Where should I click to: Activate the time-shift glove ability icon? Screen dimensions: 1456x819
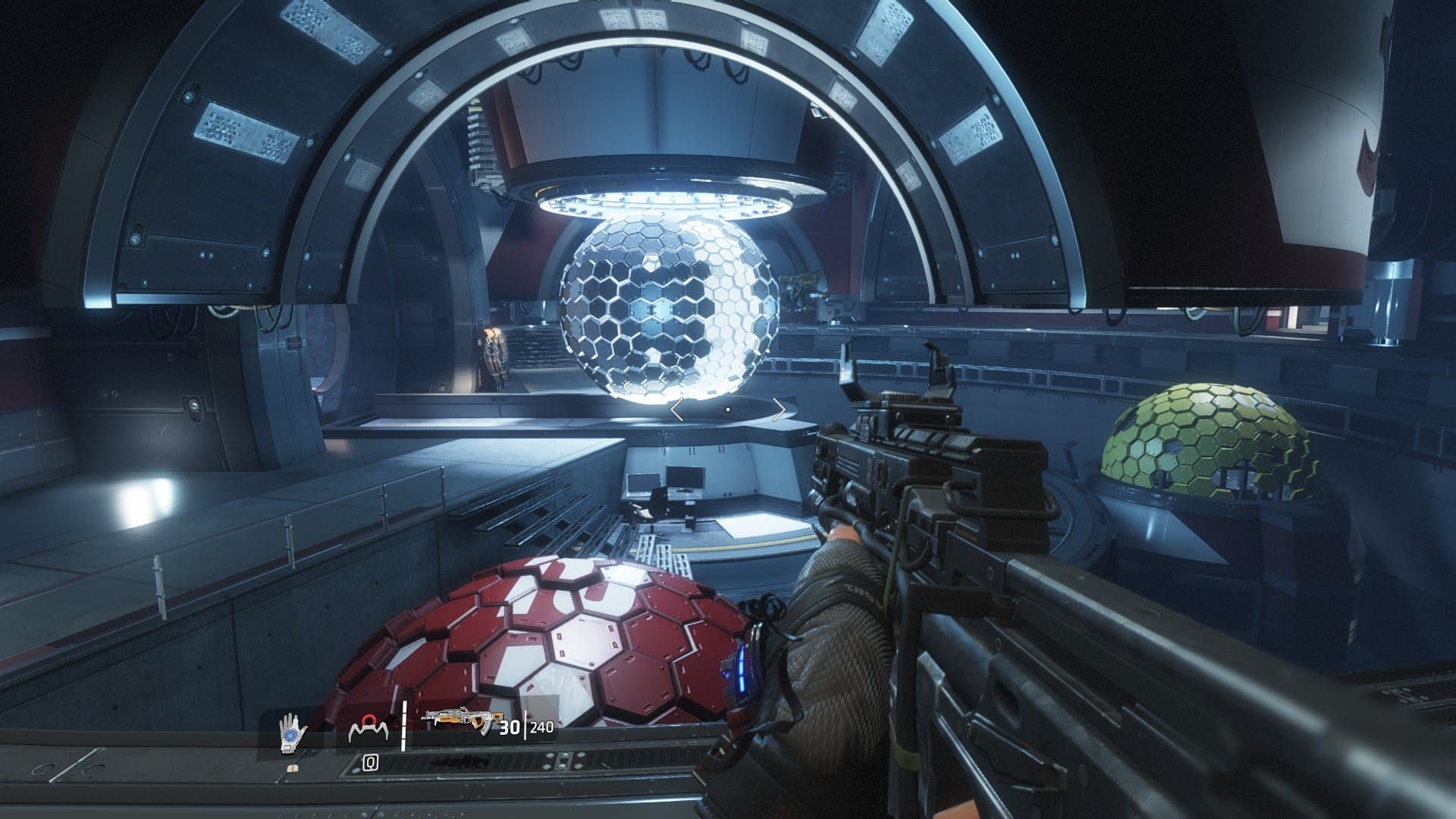coord(292,733)
